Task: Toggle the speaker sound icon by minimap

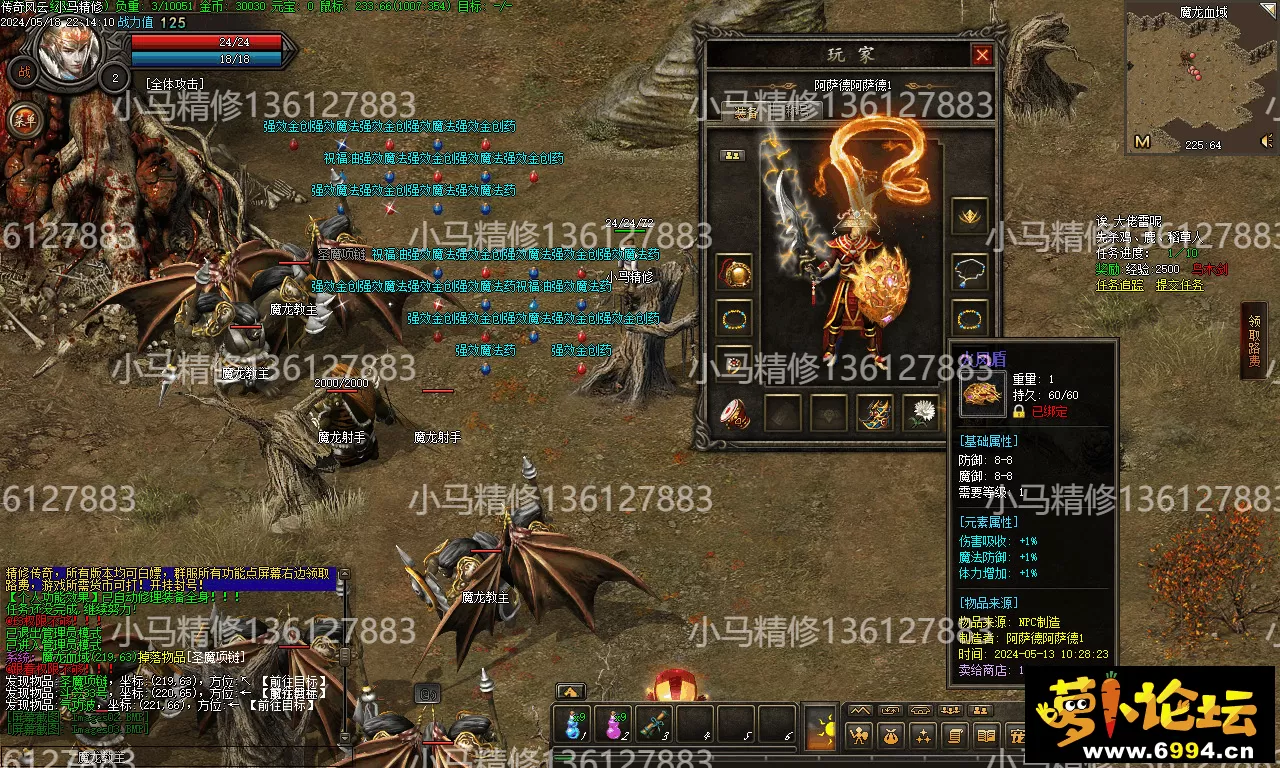Action: [x=1267, y=143]
